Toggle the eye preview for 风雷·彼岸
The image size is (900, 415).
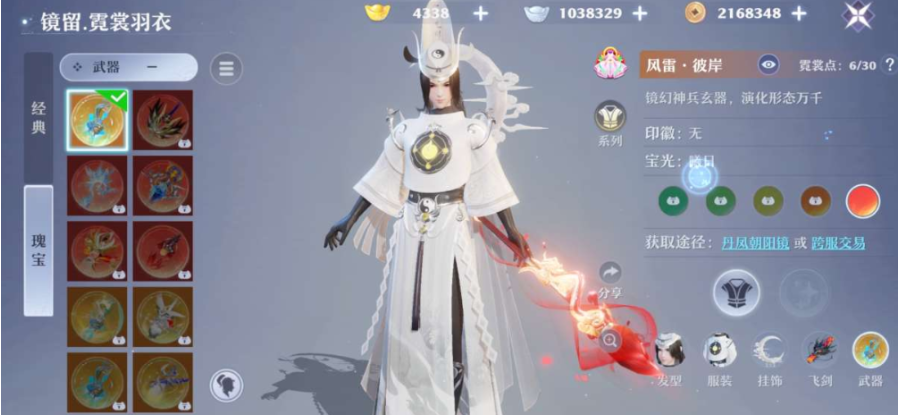pos(768,66)
